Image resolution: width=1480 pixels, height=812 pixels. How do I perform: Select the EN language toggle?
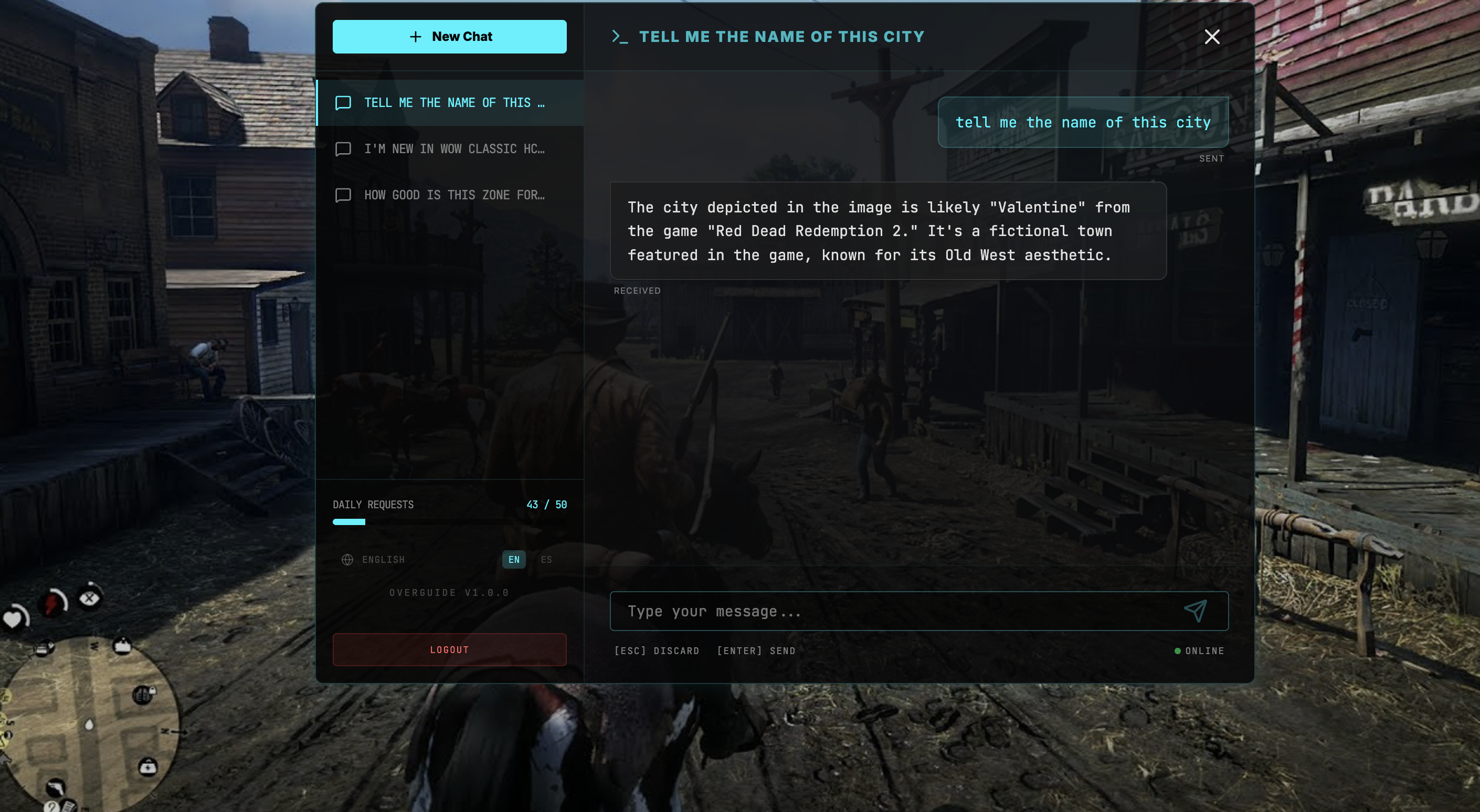point(513,559)
